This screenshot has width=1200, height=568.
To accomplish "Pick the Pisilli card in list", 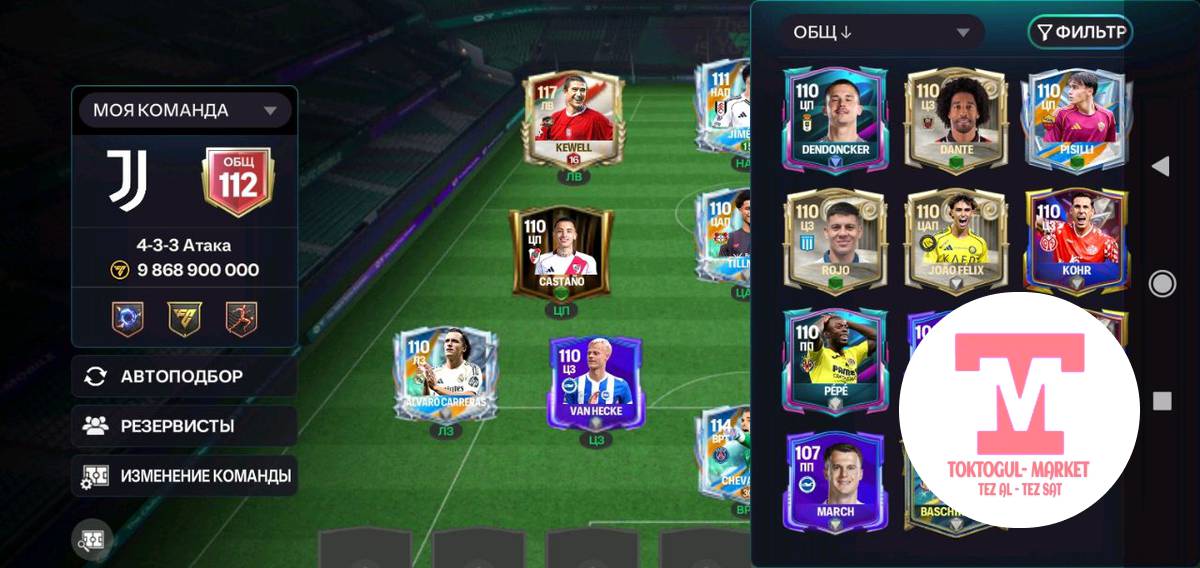I will coord(1075,116).
